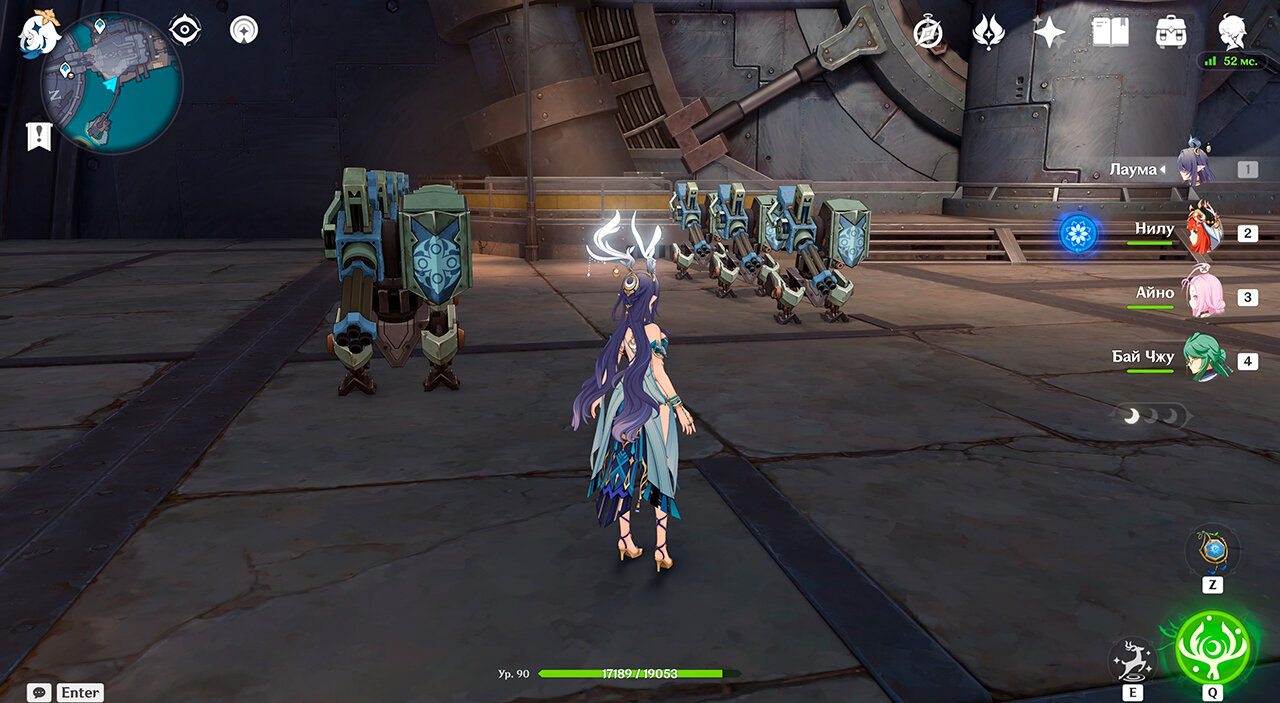
Task: Open the compass events icon
Action: 928,33
